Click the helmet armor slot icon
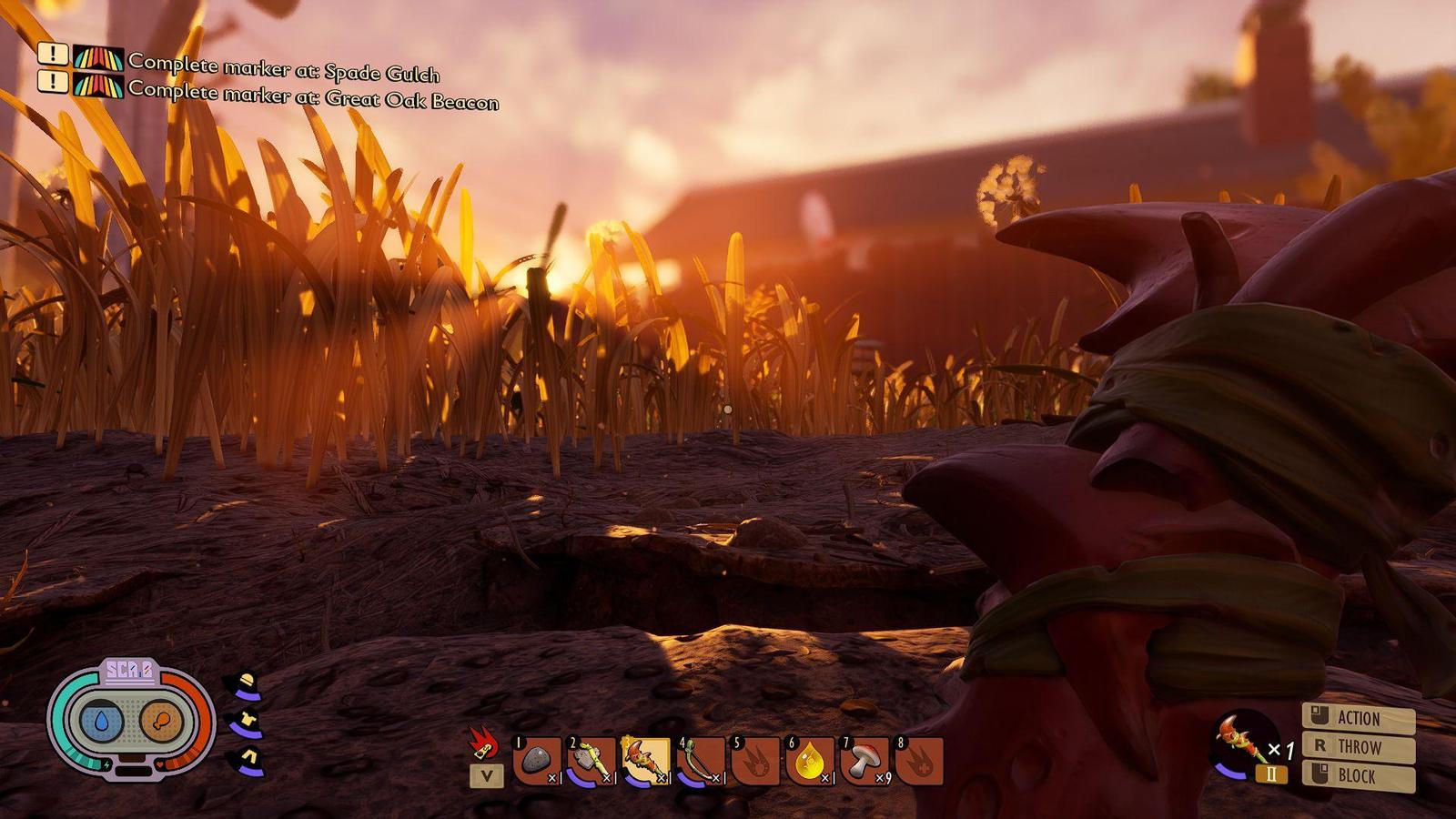Screen dimensions: 1456x819 [246, 684]
